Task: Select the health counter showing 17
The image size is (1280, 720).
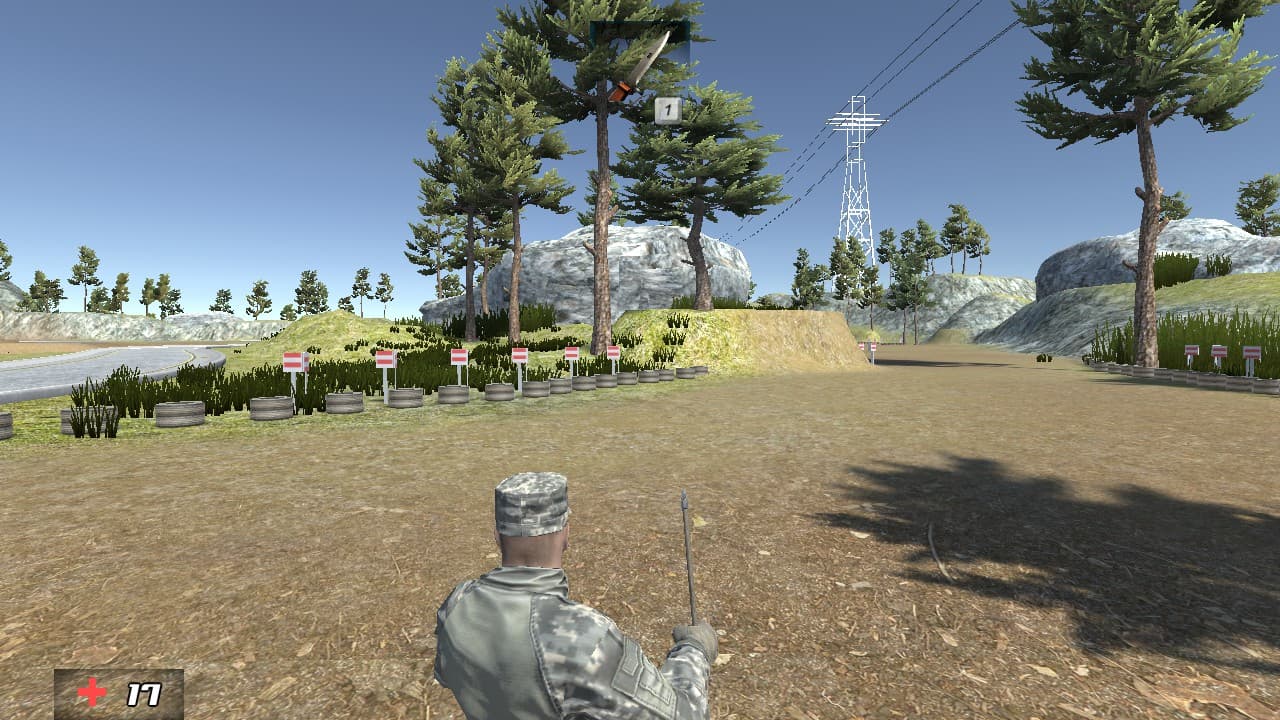Action: [143, 695]
